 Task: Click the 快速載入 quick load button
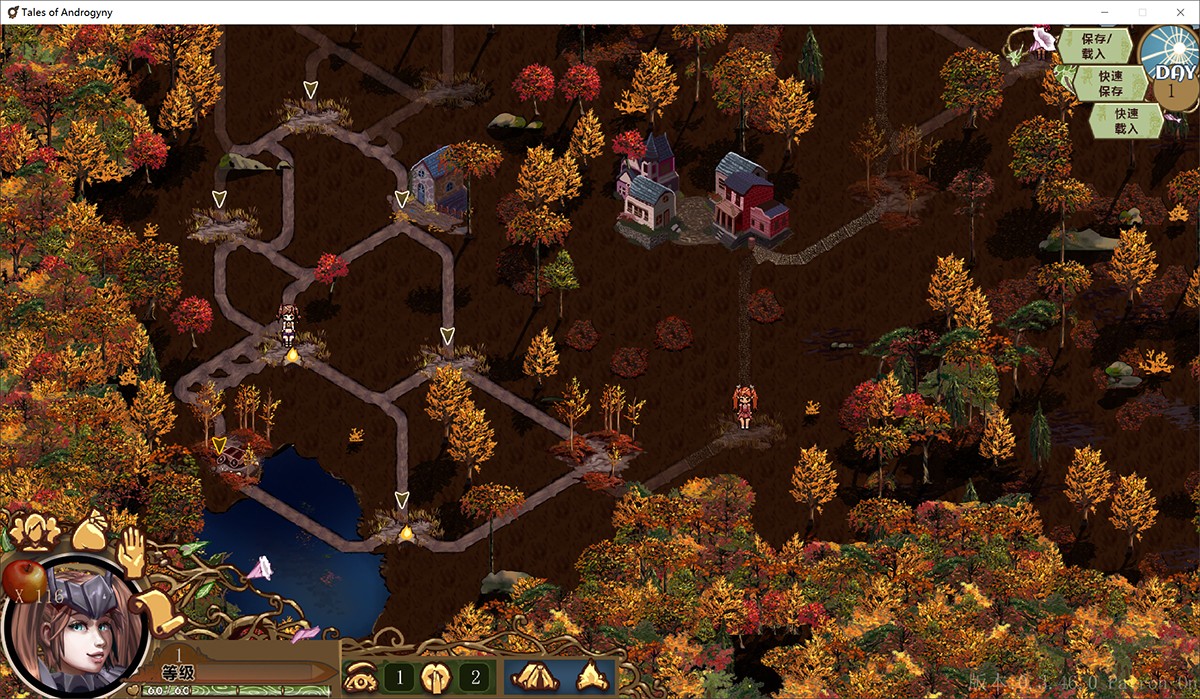[x=1126, y=121]
